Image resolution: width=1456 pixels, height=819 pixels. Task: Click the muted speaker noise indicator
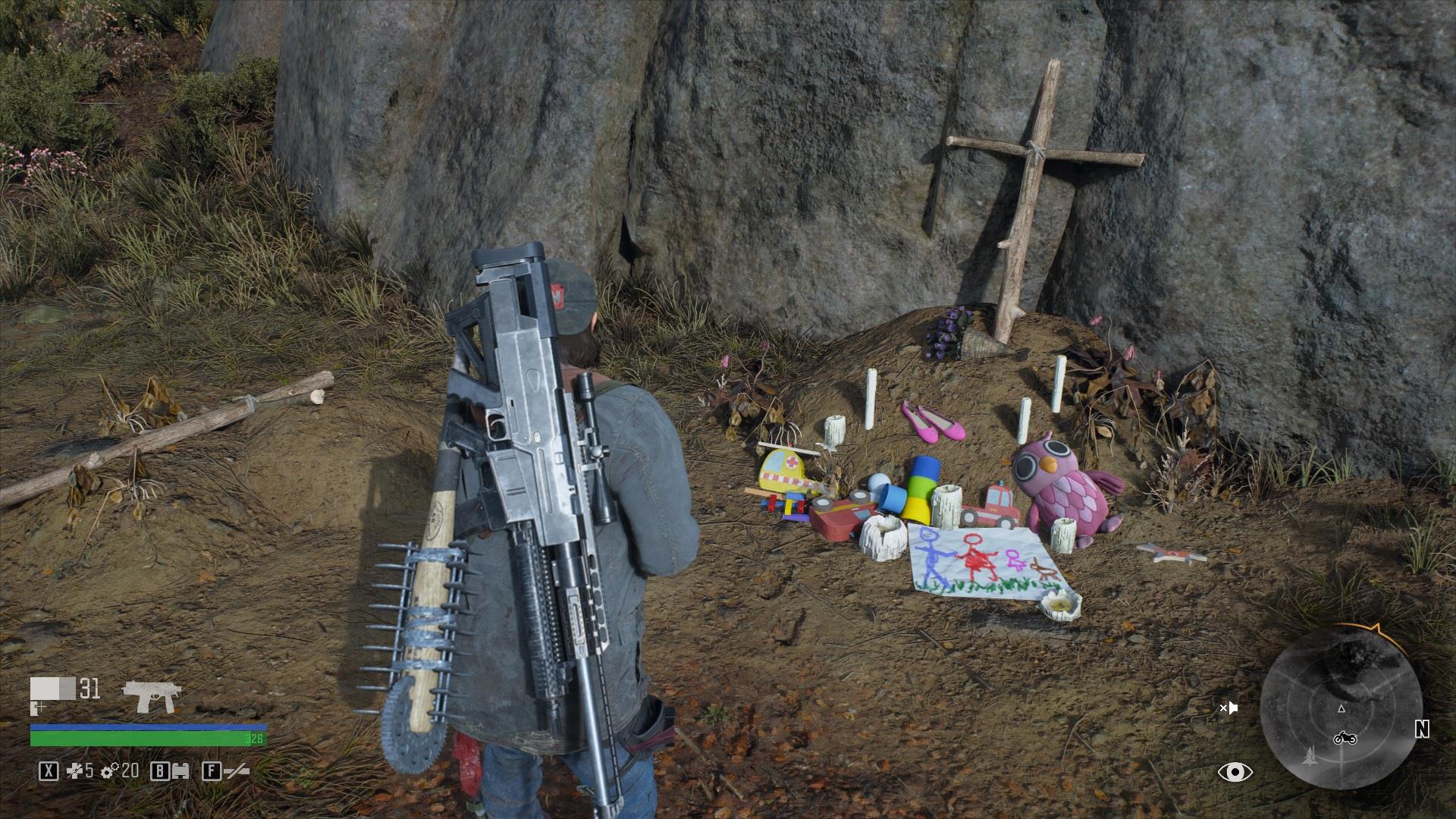[x=1228, y=708]
